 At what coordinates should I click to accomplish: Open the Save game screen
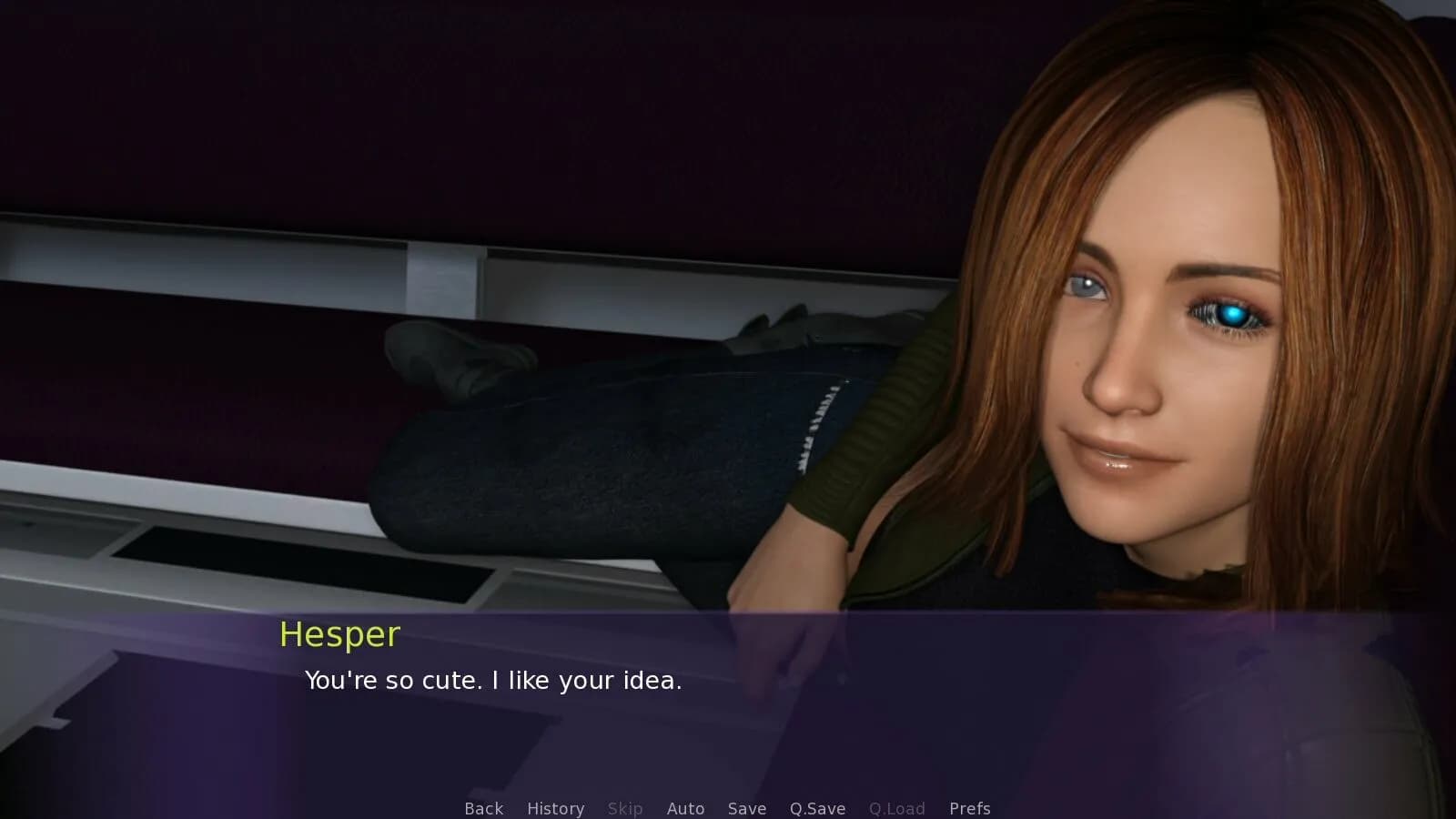(746, 808)
